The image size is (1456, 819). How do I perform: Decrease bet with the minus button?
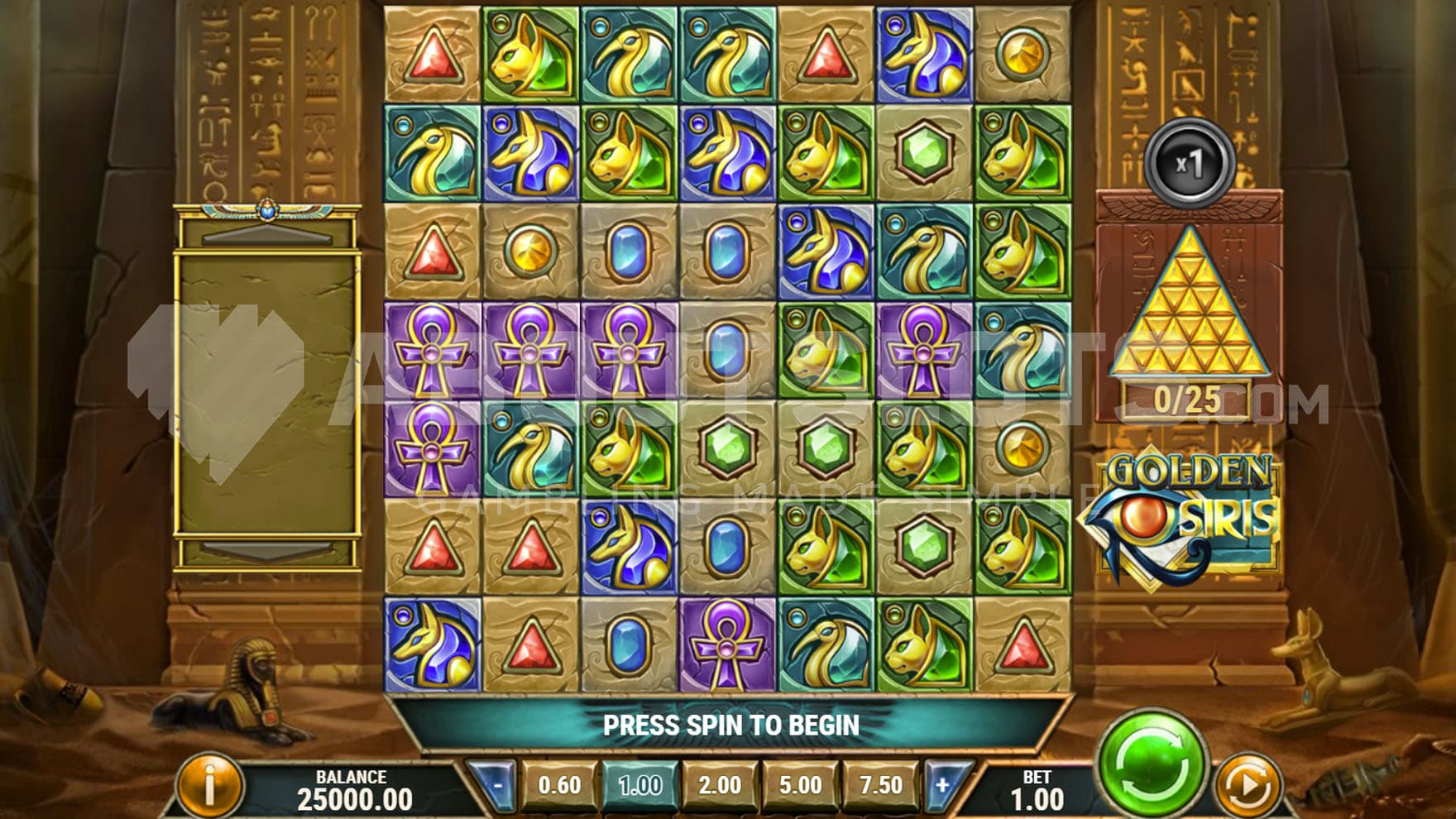point(498,784)
